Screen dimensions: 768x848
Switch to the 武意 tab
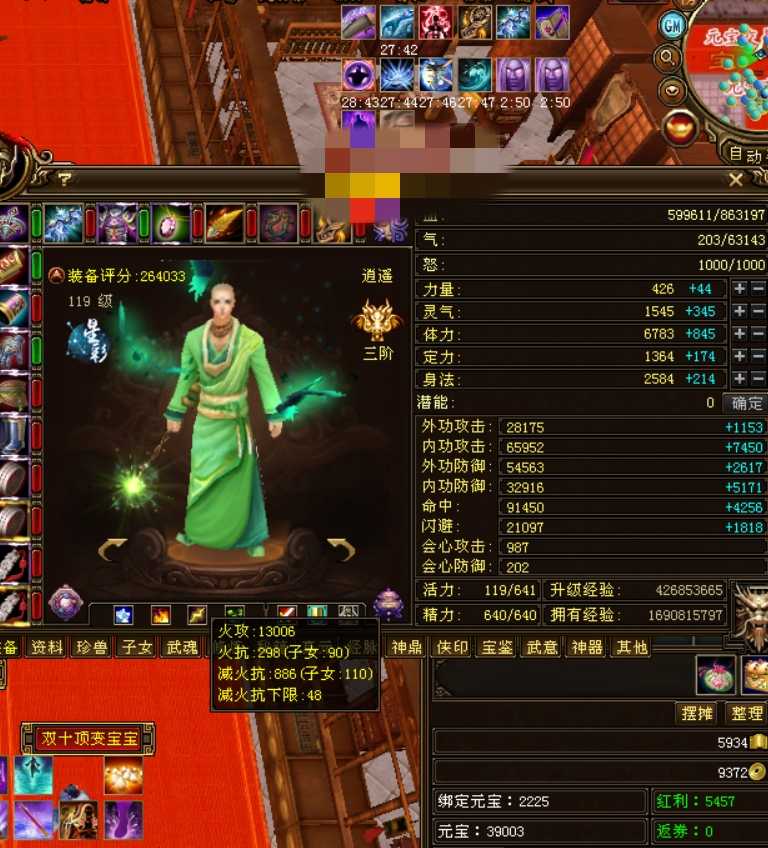click(x=542, y=647)
